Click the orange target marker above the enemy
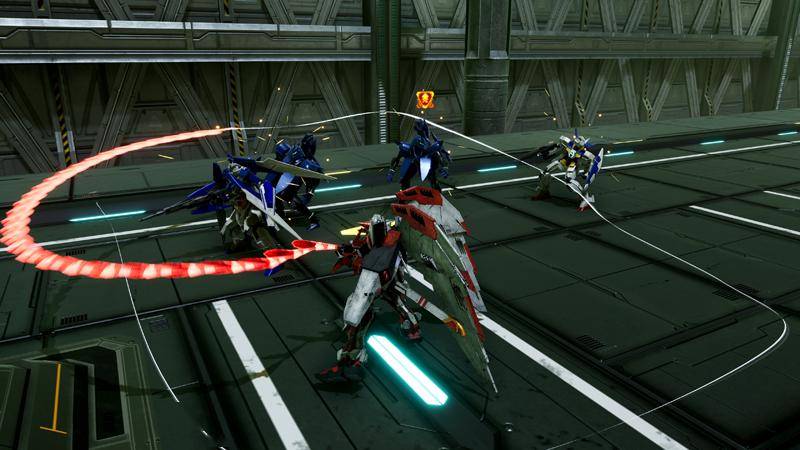800x450 pixels. coord(424,99)
